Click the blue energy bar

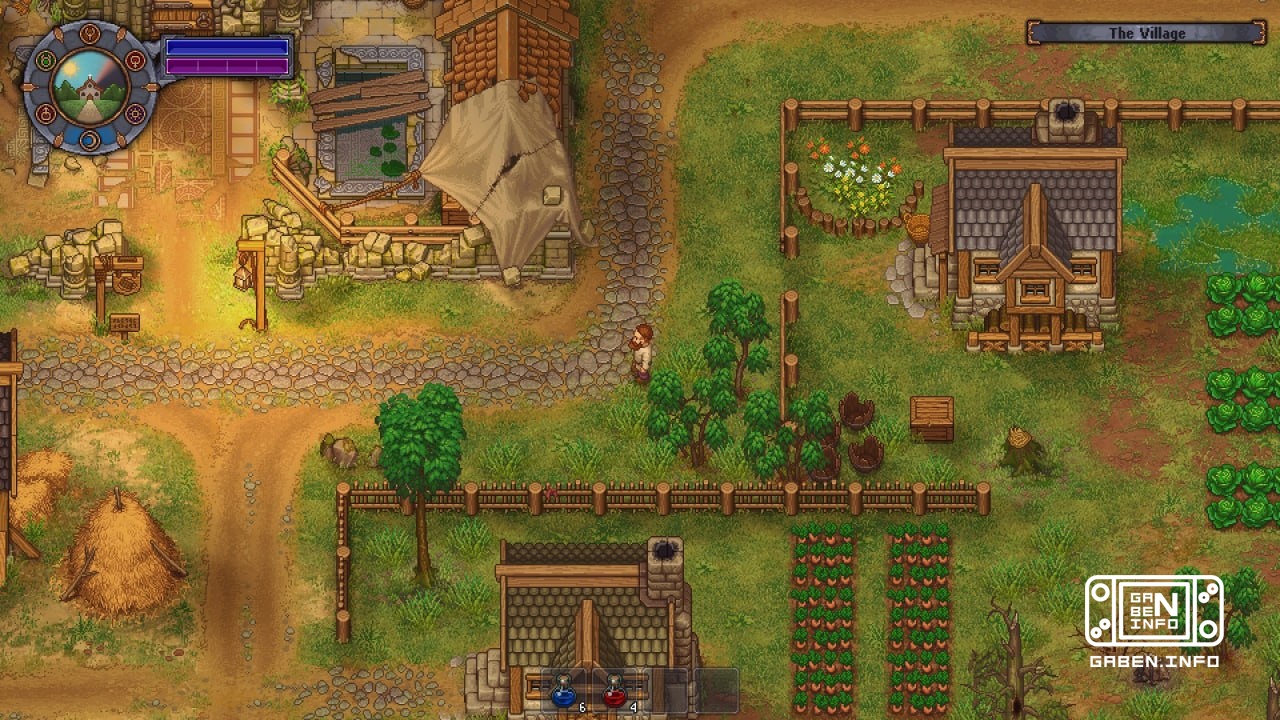pyautogui.click(x=228, y=45)
